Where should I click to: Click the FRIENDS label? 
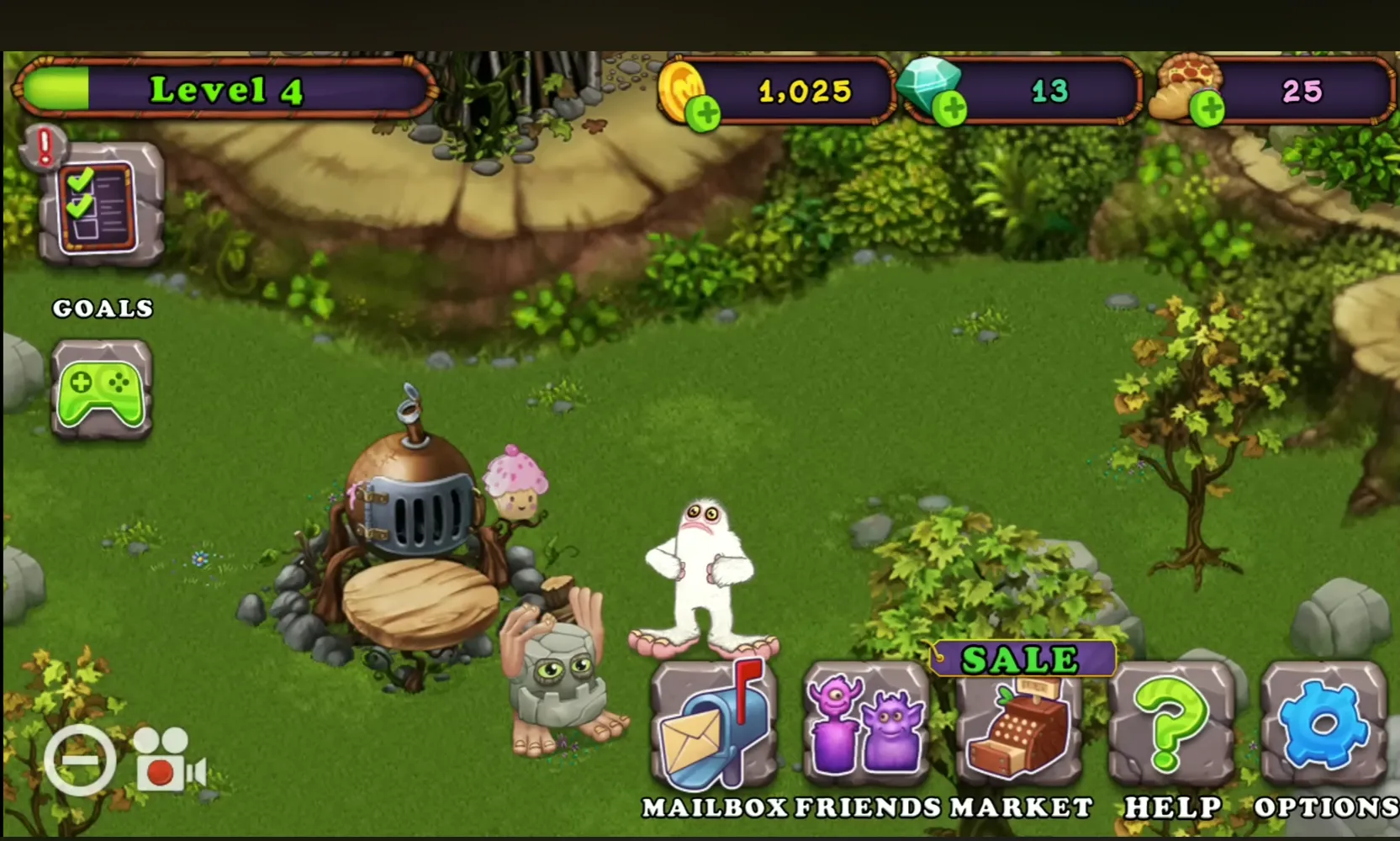(x=864, y=806)
